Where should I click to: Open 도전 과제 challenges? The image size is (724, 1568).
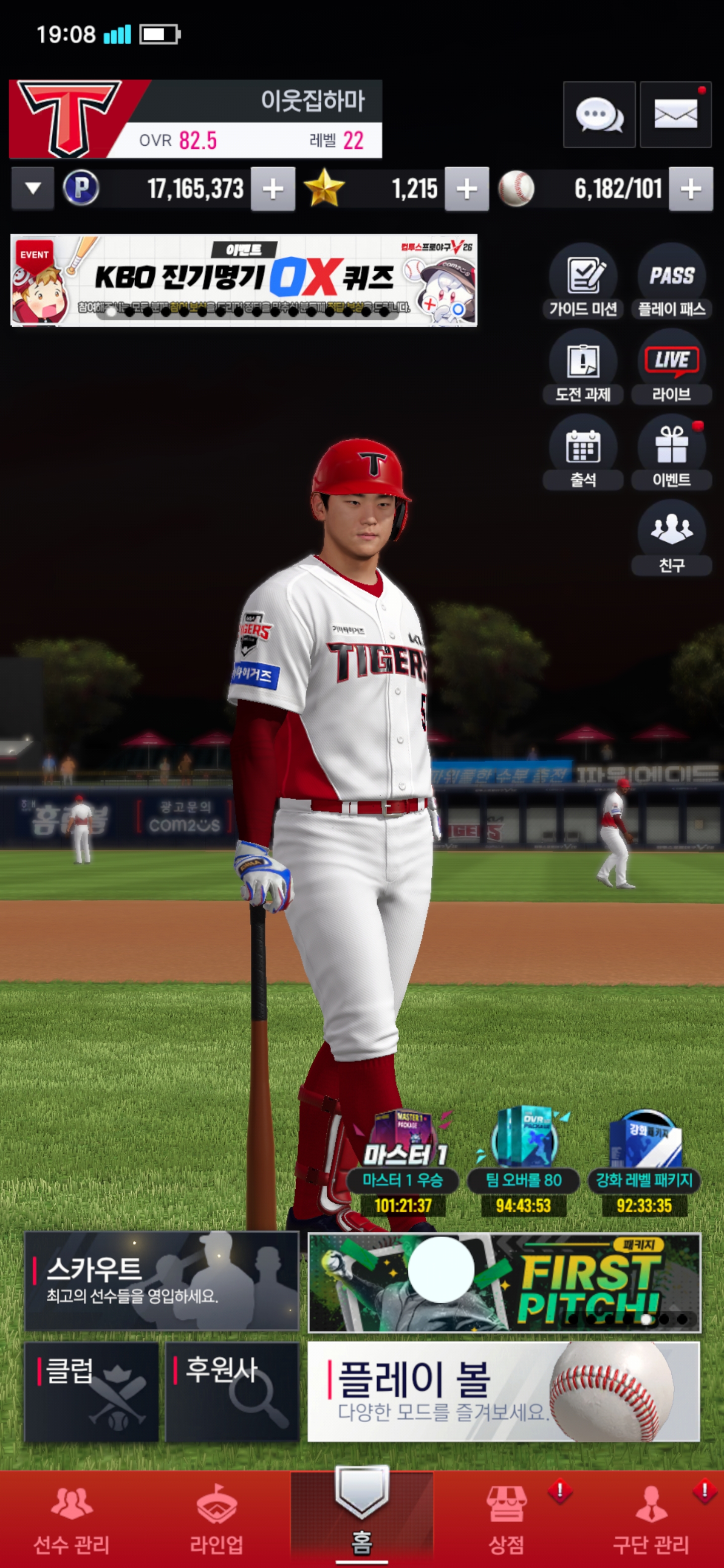583,367
